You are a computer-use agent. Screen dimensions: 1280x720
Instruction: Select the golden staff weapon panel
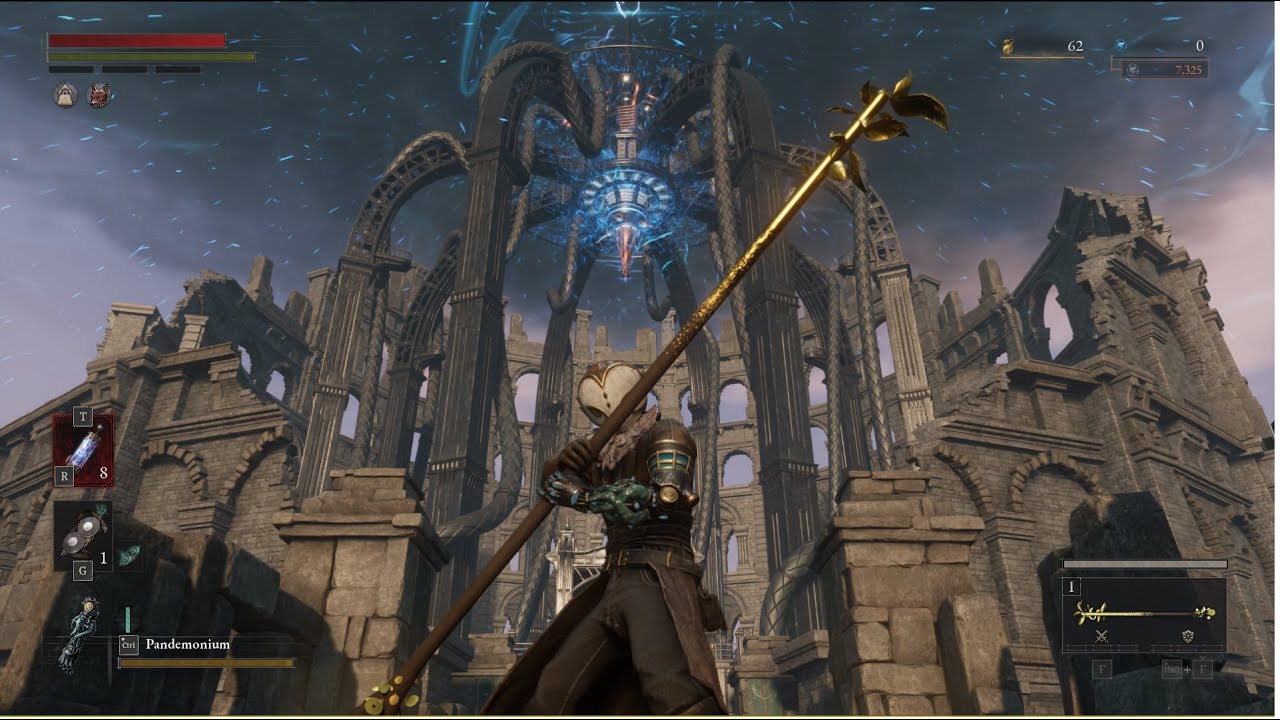click(1145, 612)
